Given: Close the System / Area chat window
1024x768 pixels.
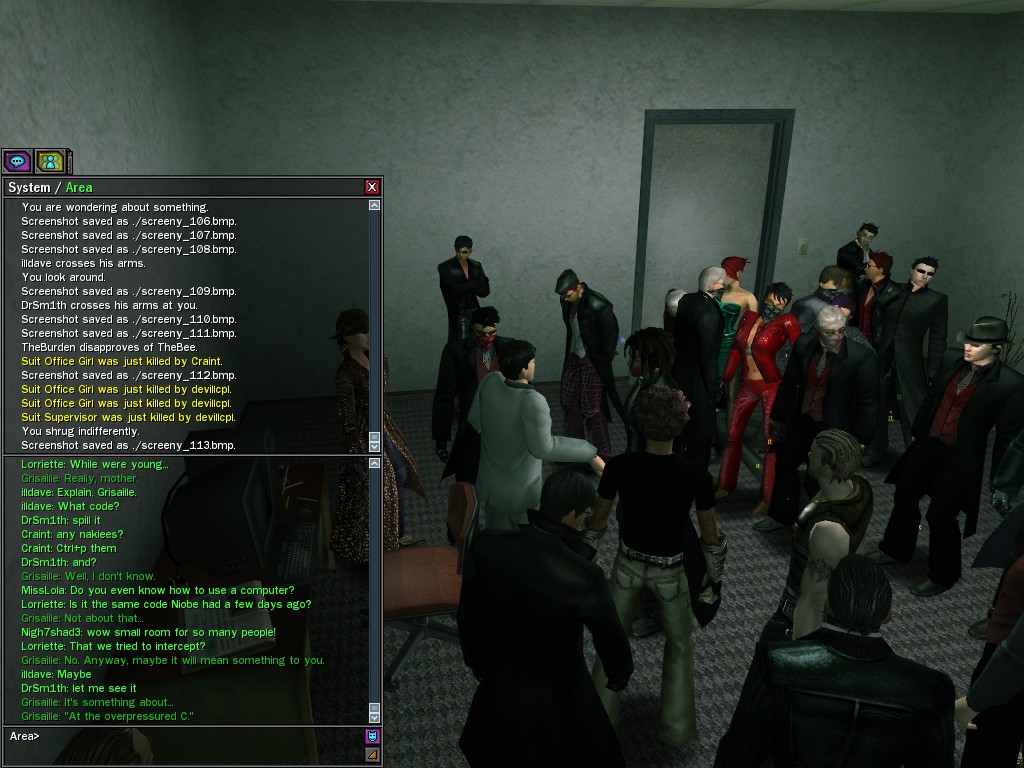Looking at the screenshot, I should [372, 187].
